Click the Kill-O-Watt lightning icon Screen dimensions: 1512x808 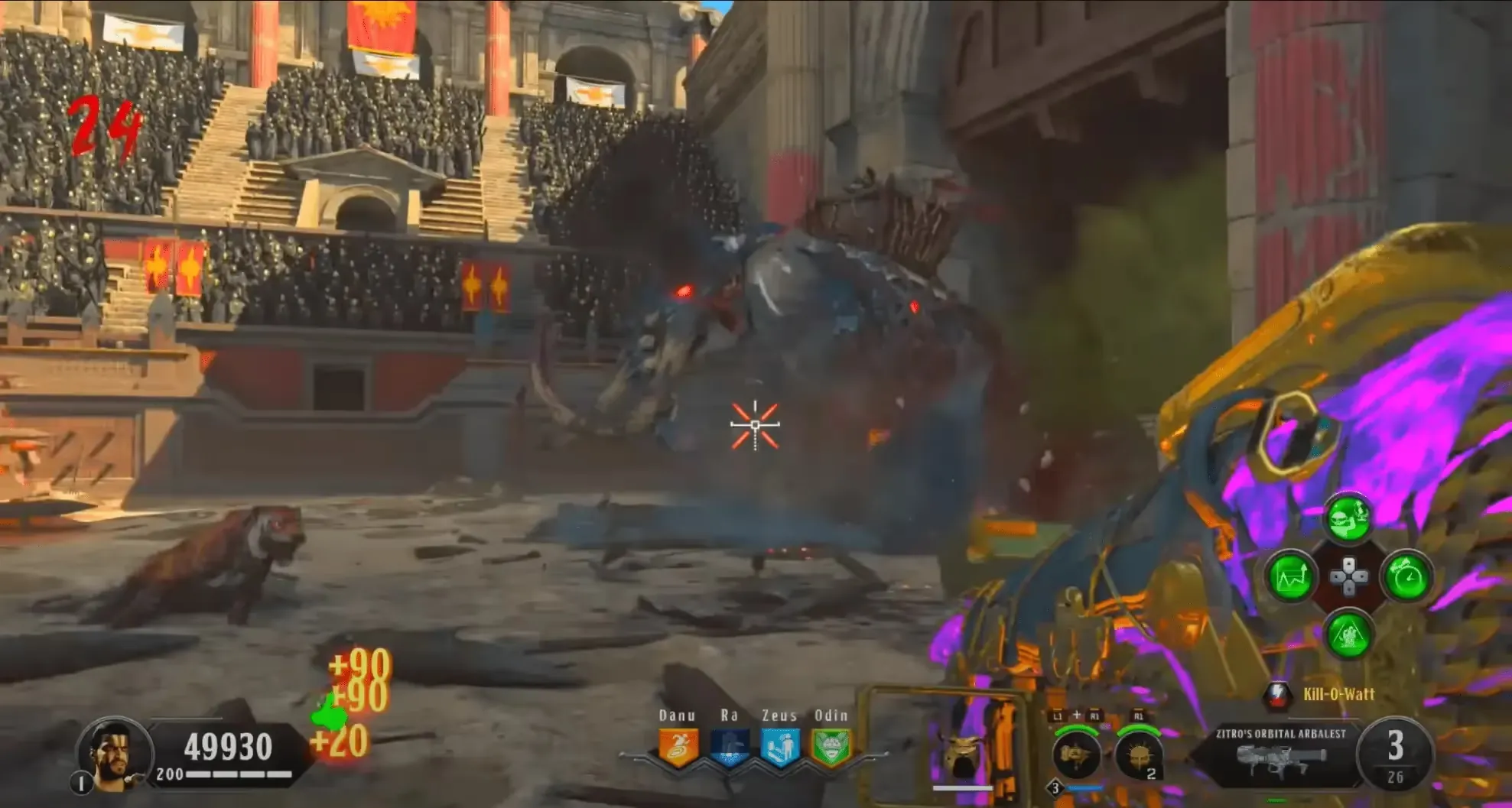[1277, 694]
